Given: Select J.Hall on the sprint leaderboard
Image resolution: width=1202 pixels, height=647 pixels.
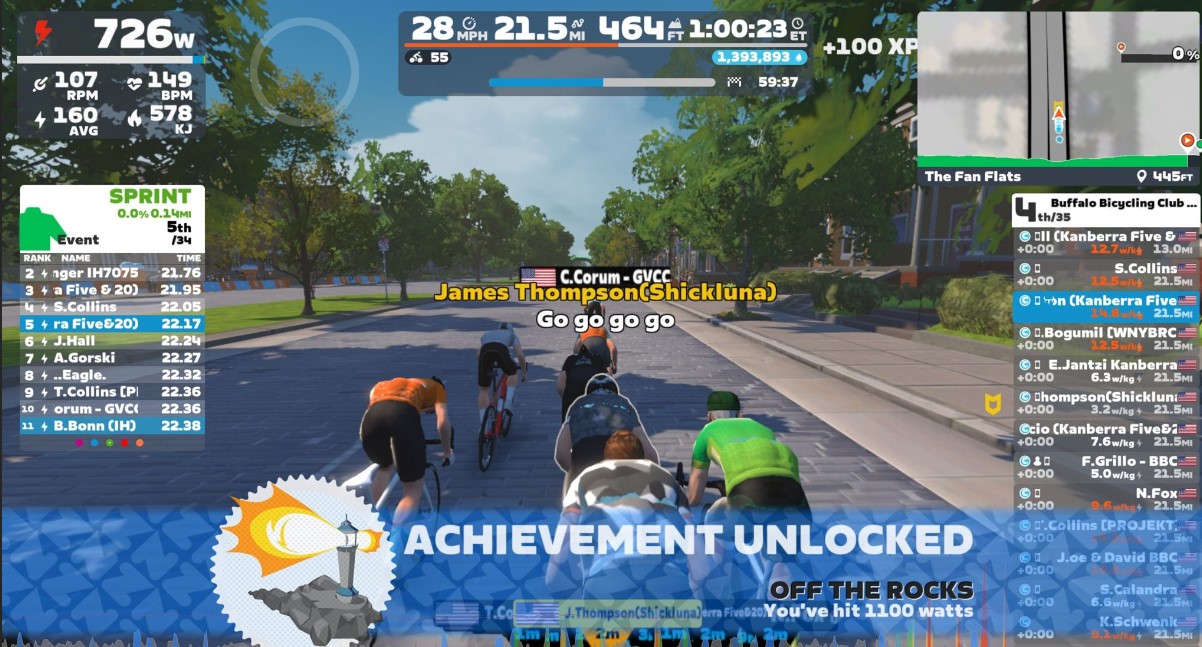Looking at the screenshot, I should [x=112, y=341].
